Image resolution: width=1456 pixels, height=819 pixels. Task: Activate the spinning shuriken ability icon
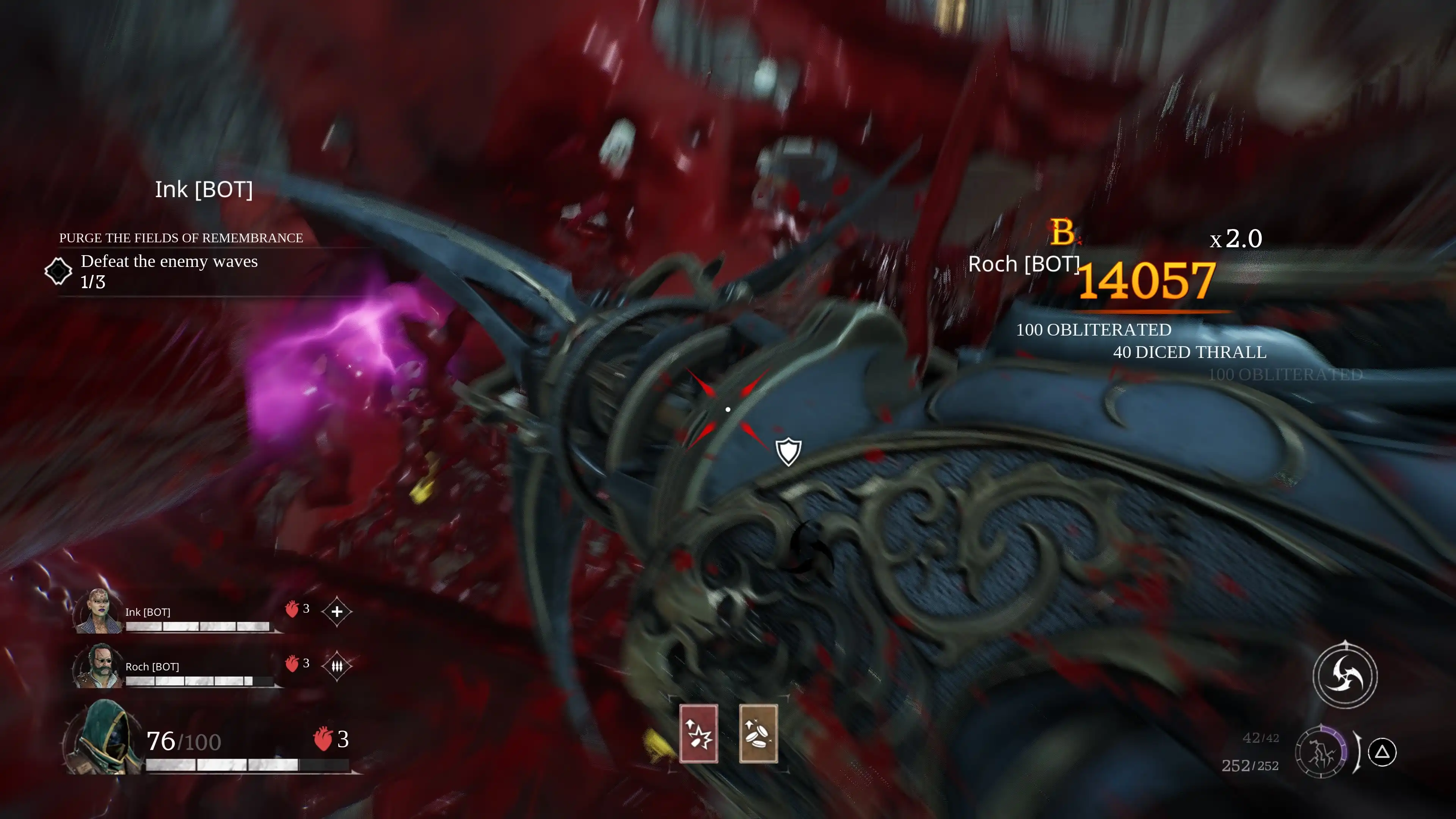pos(1345,675)
